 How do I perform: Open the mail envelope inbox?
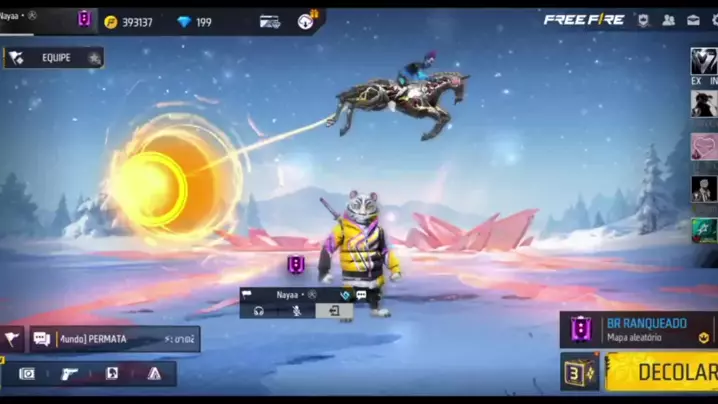(692, 20)
